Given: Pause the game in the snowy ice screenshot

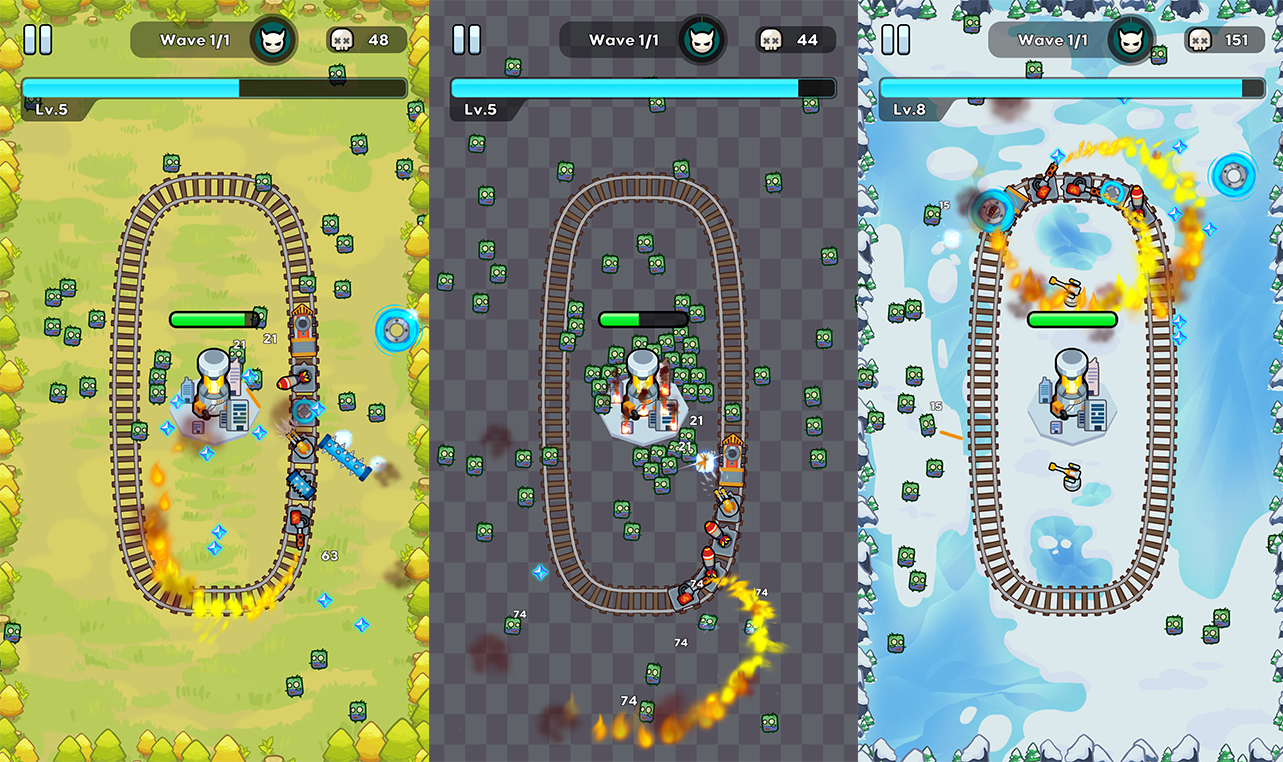Looking at the screenshot, I should click(x=895, y=40).
